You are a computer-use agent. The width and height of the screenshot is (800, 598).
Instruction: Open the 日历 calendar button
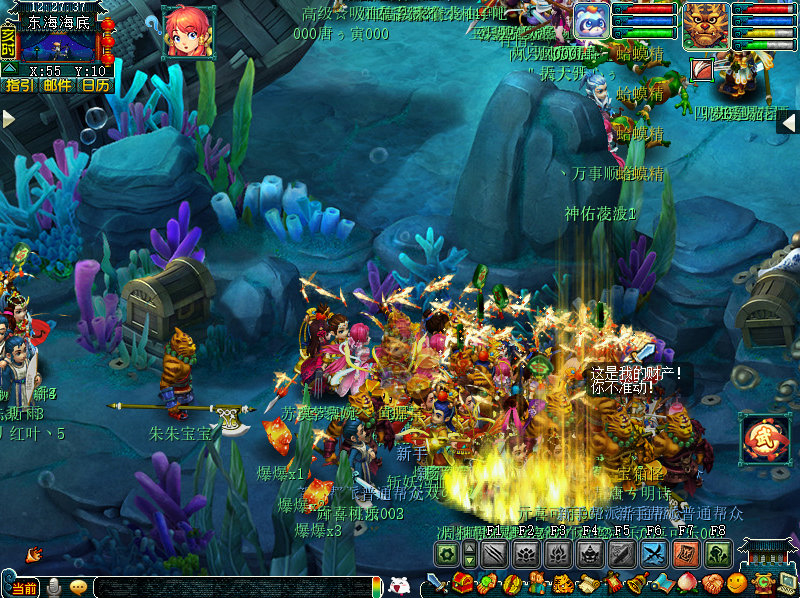(x=95, y=86)
